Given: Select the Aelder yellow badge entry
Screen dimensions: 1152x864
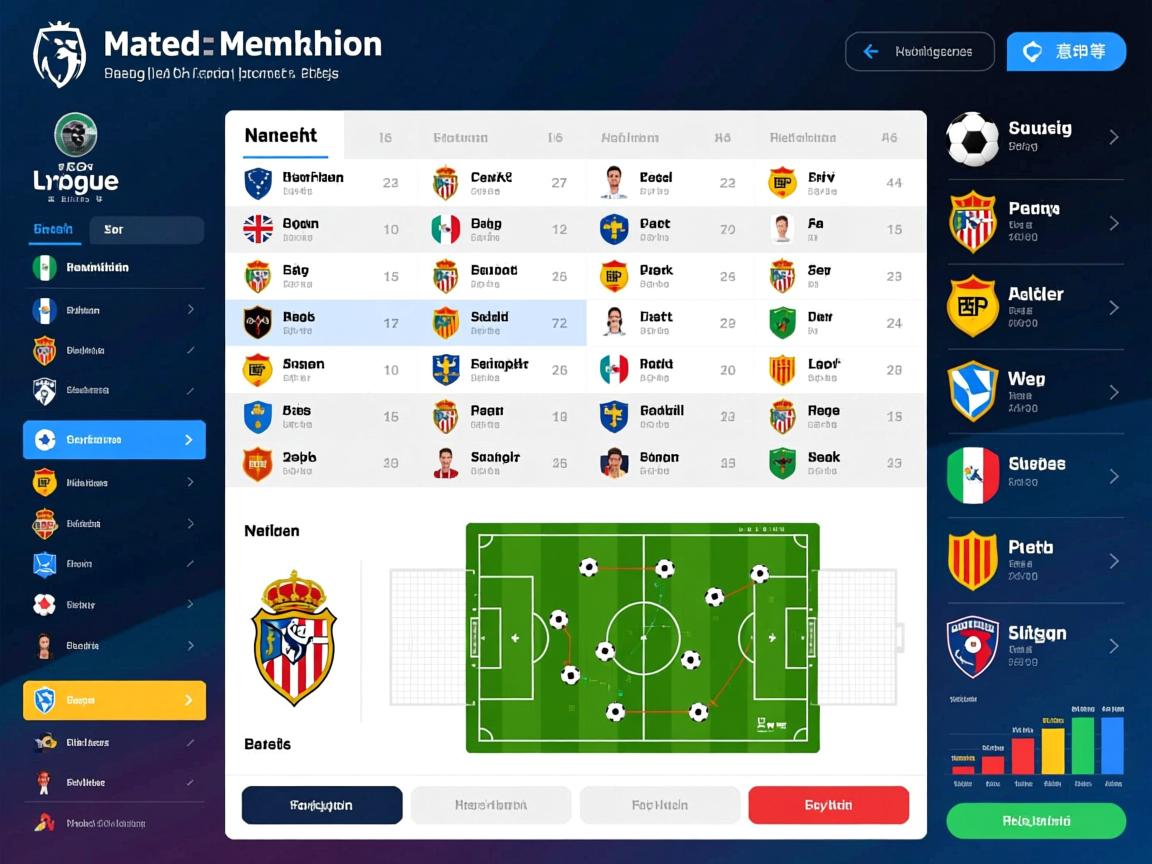Looking at the screenshot, I should click(1035, 307).
